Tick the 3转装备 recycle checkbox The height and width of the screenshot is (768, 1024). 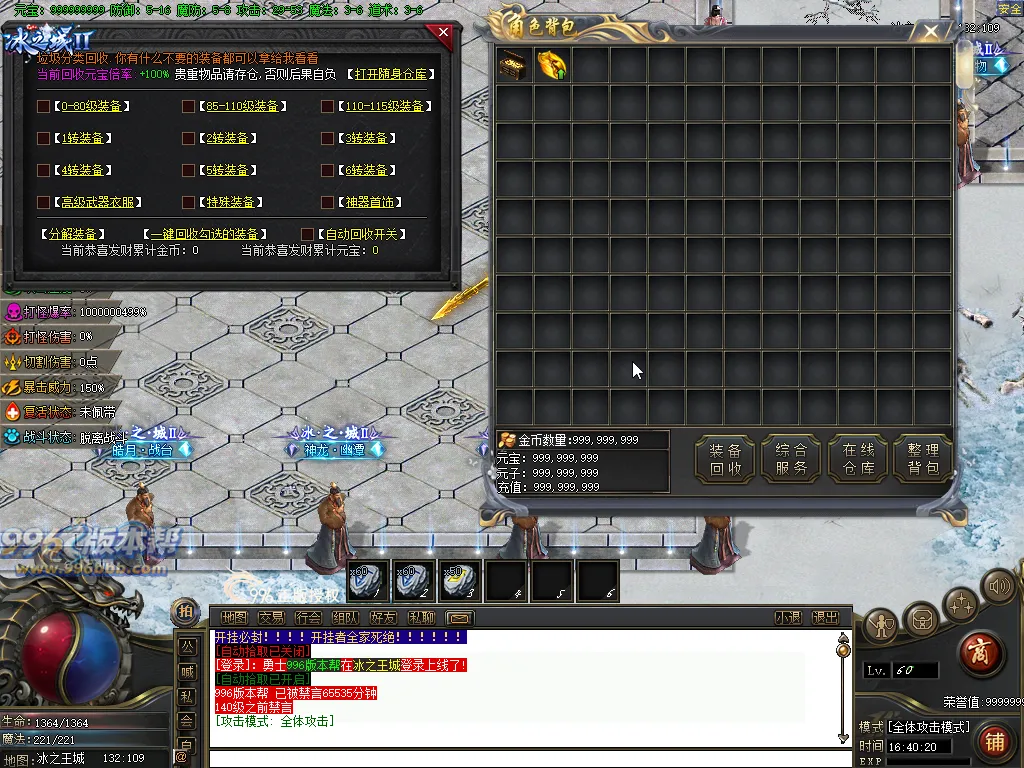pyautogui.click(x=327, y=138)
